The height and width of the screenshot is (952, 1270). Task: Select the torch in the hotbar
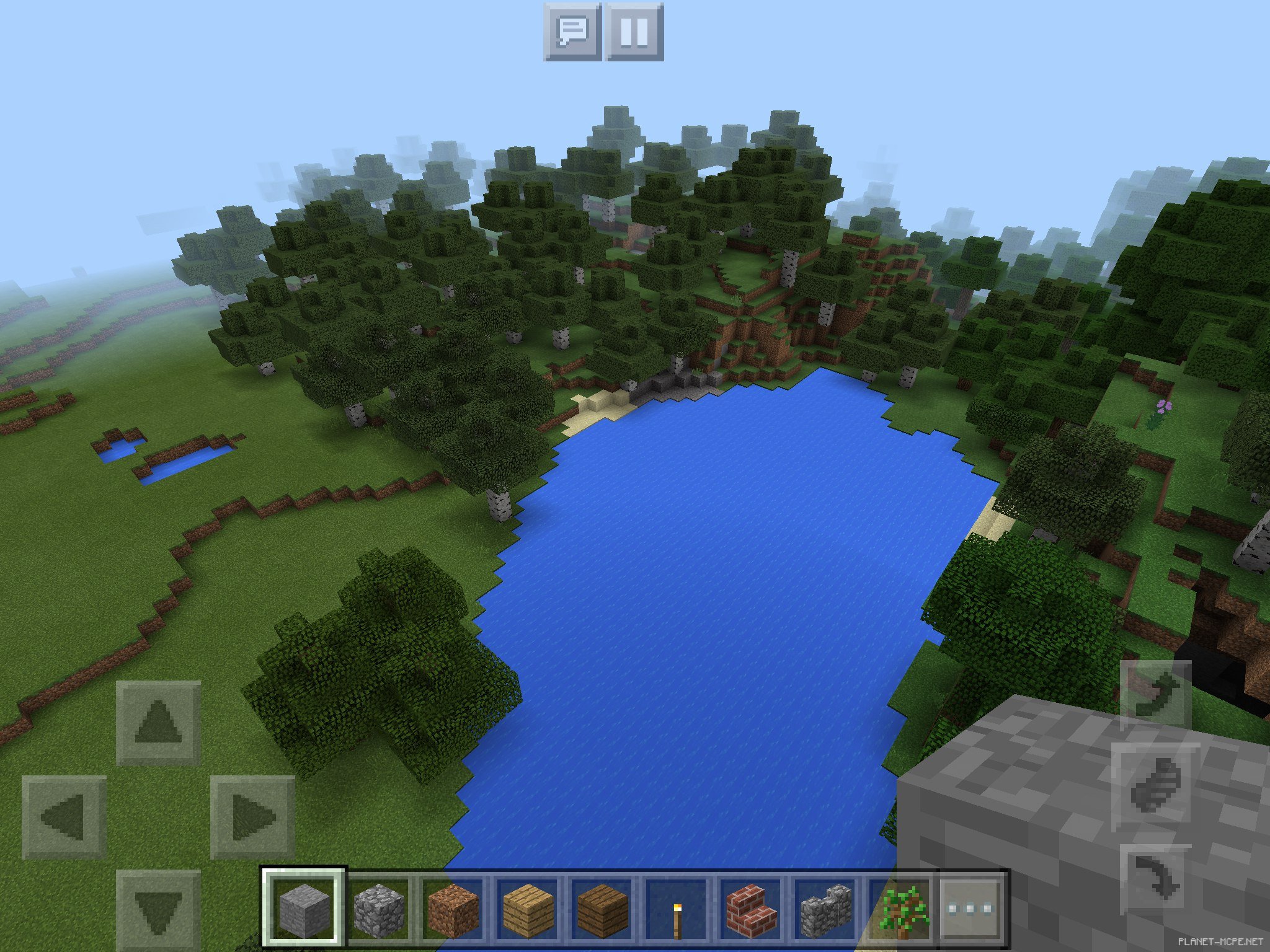coord(677,908)
